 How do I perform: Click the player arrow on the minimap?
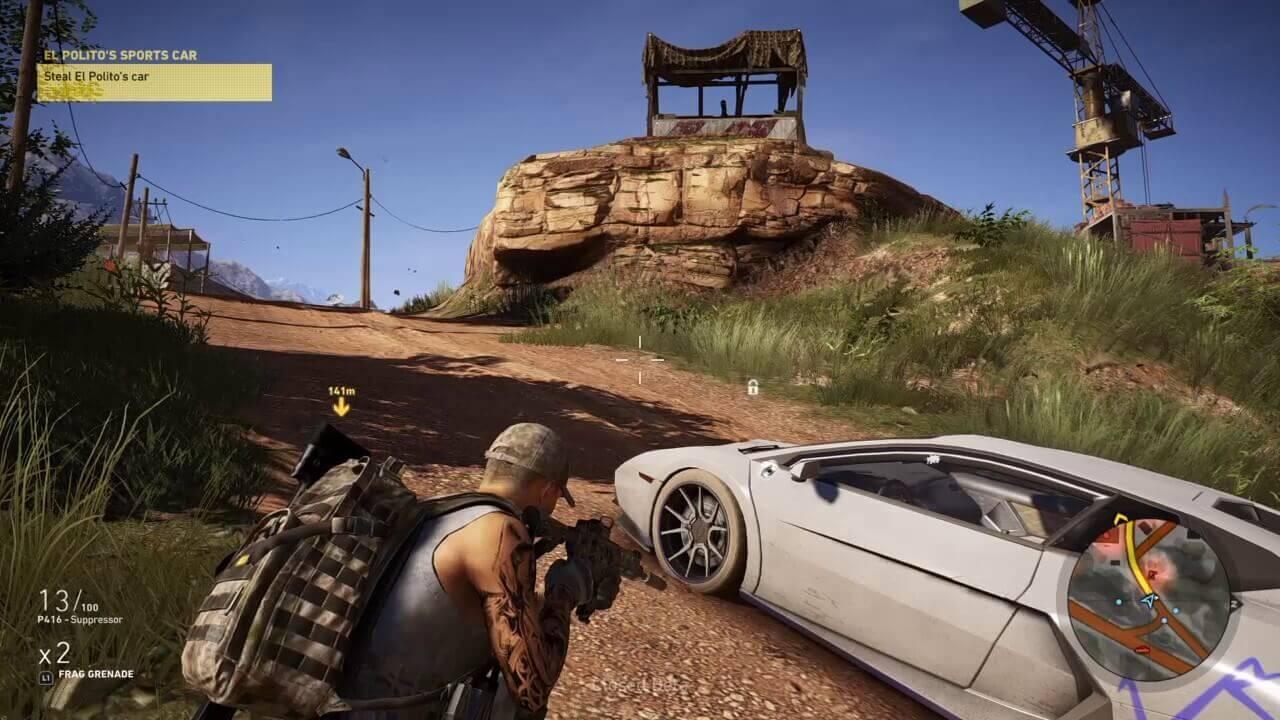tap(1150, 600)
